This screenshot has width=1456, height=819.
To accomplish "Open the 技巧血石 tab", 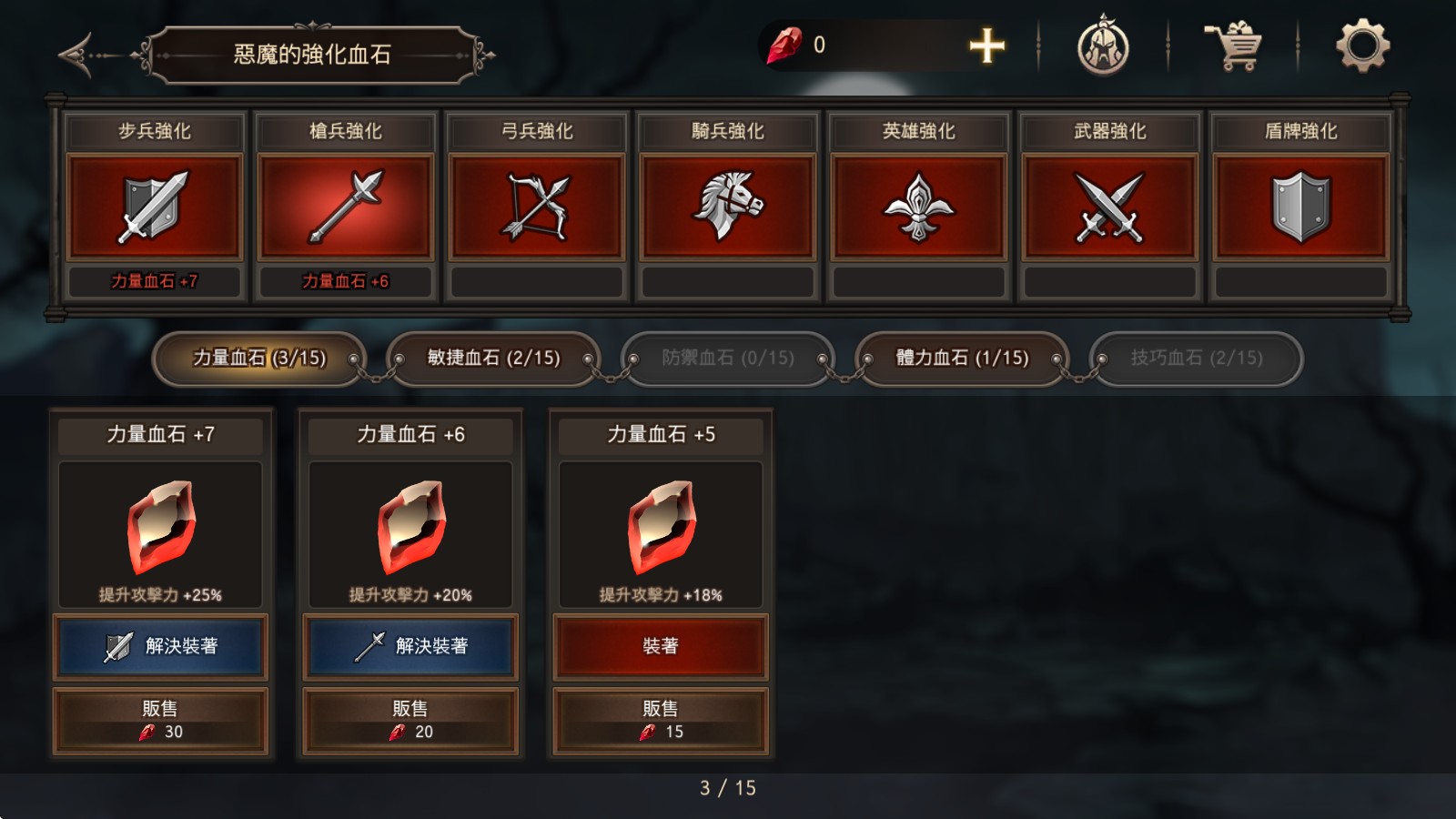I will [x=1197, y=359].
